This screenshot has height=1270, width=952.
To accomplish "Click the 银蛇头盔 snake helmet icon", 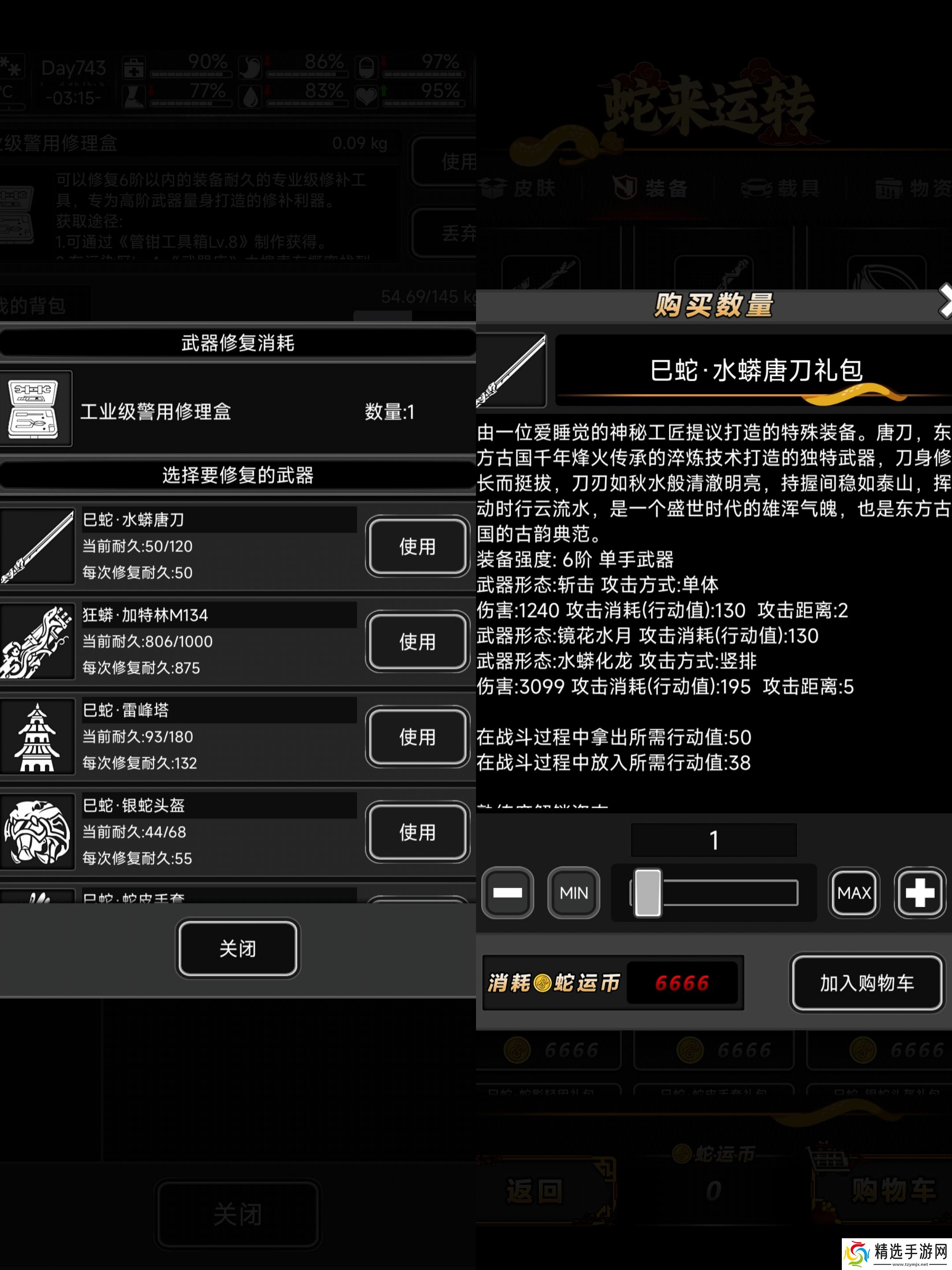I will pyautogui.click(x=37, y=832).
